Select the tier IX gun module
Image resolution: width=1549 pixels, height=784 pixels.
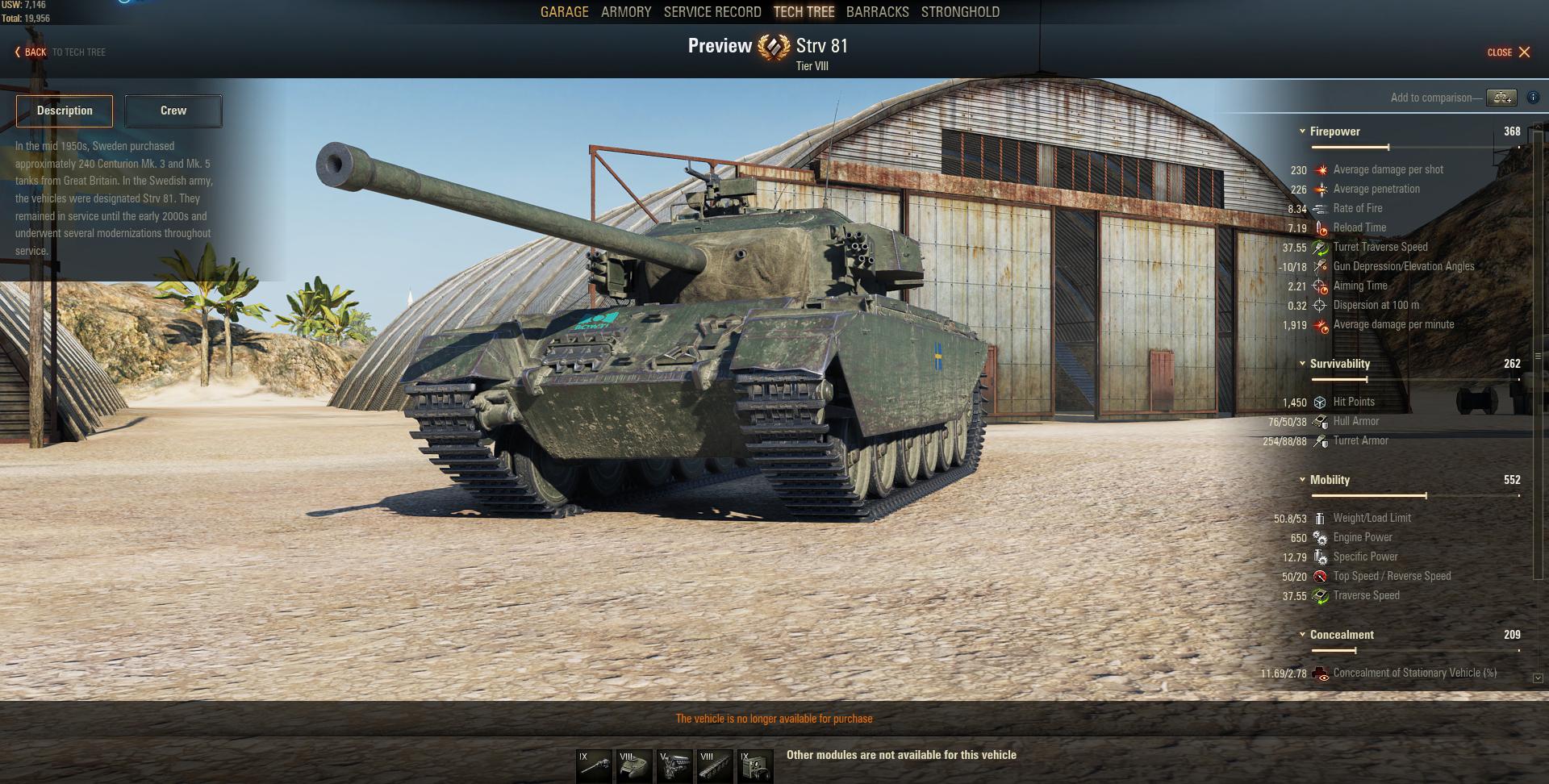(594, 766)
